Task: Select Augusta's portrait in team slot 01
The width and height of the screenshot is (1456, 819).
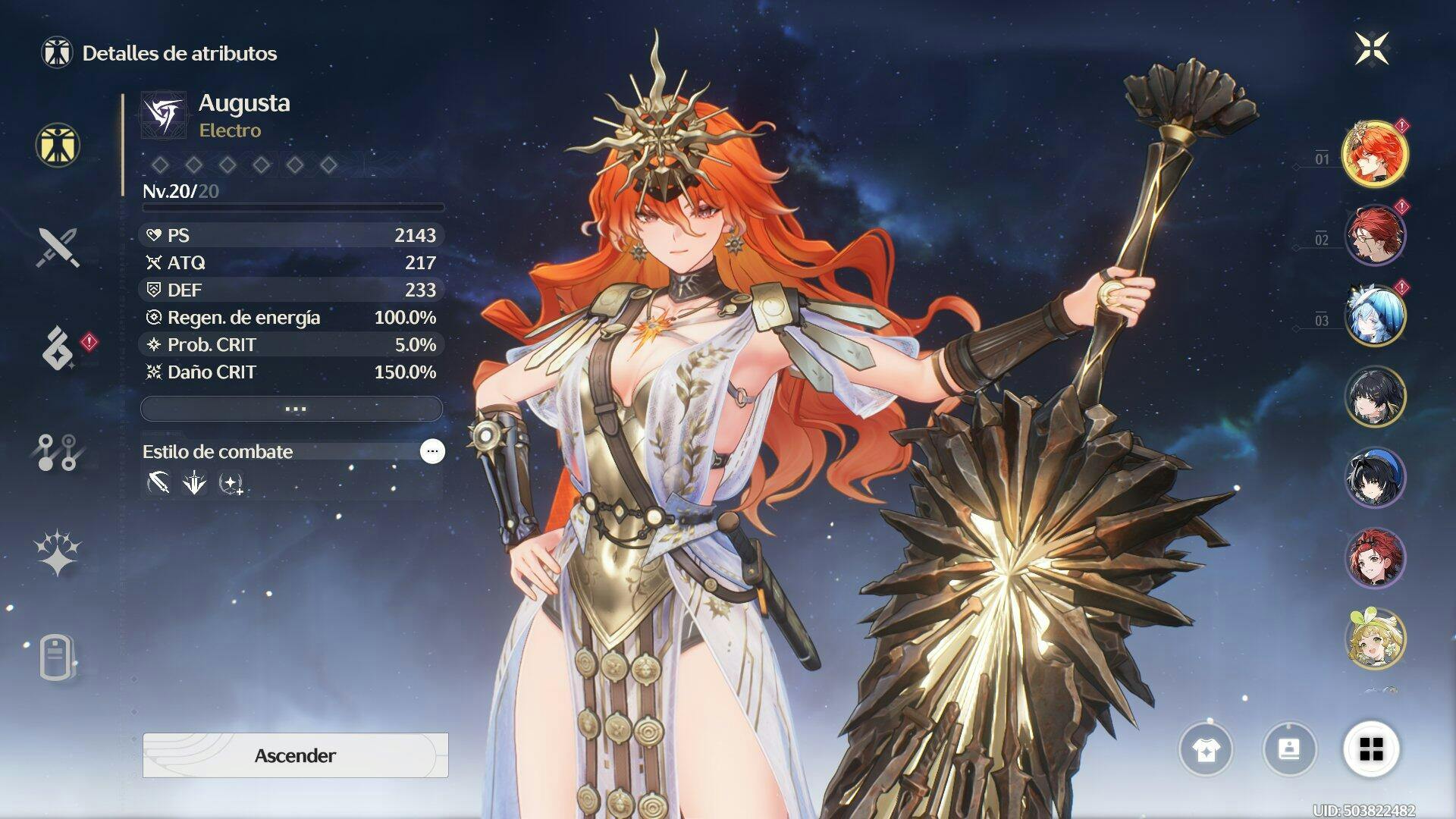Action: [1374, 154]
